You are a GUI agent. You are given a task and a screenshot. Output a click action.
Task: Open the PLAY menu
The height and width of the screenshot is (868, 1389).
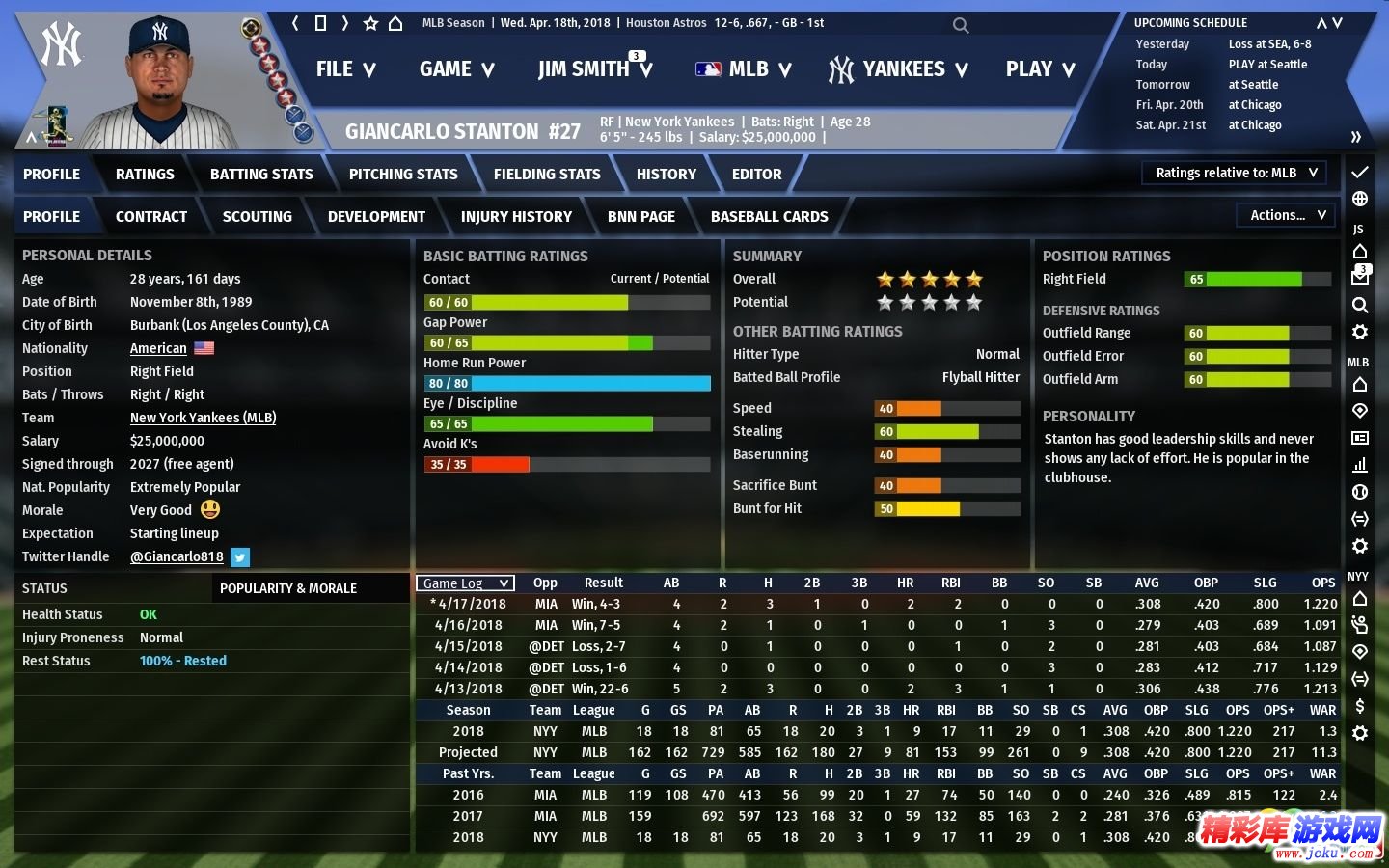coord(1040,69)
